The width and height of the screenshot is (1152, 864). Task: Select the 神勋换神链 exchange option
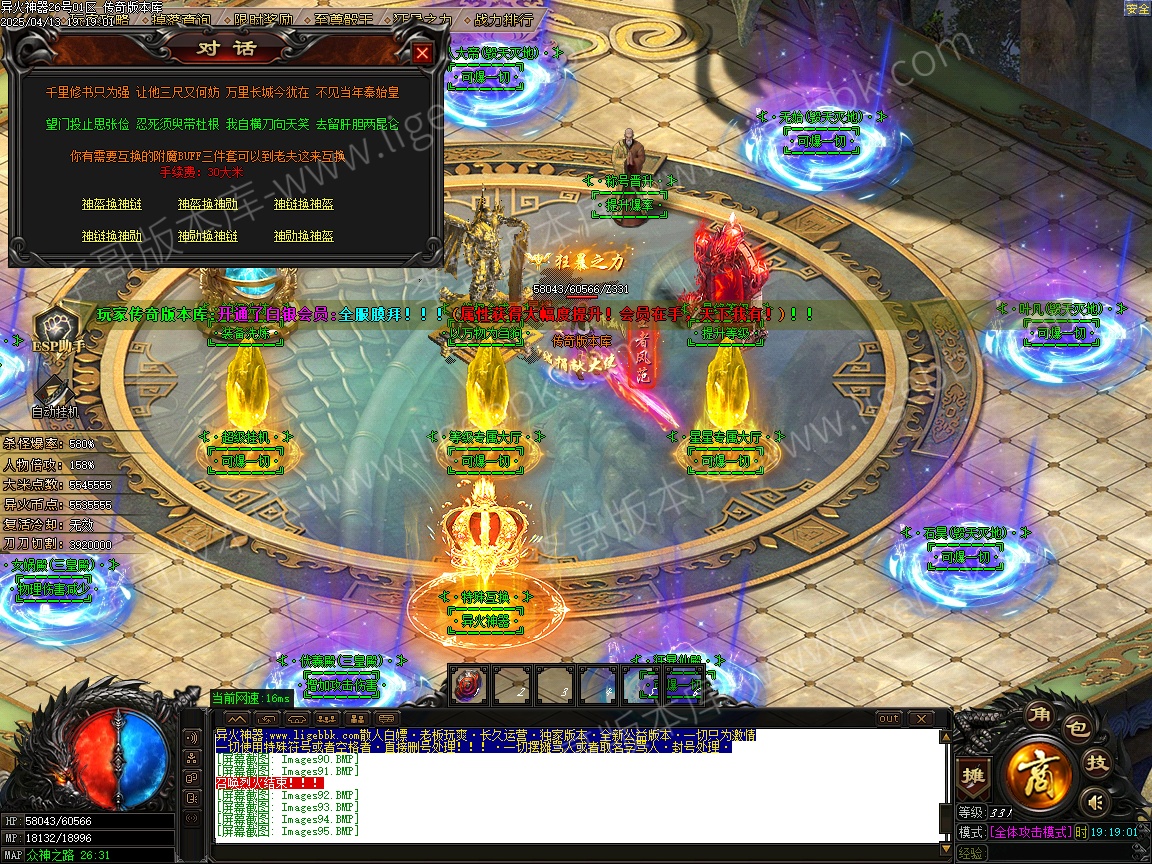(x=207, y=236)
